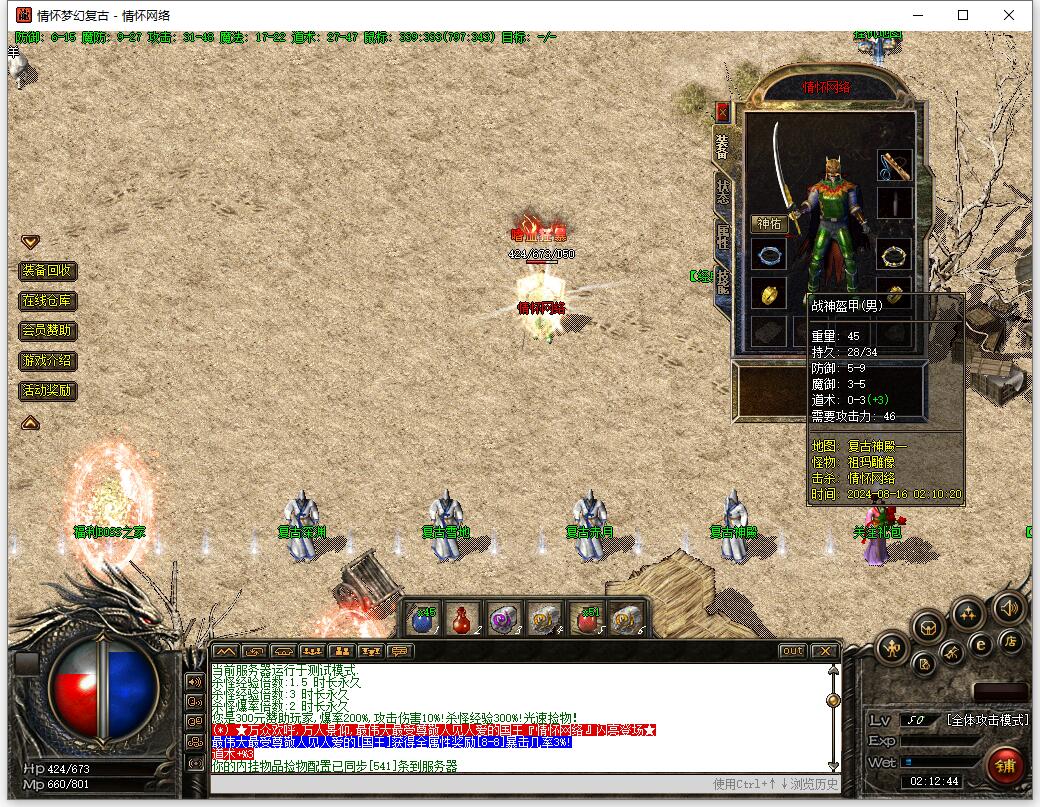Open the 活动奖励 rewards
The height and width of the screenshot is (807, 1040).
point(47,391)
